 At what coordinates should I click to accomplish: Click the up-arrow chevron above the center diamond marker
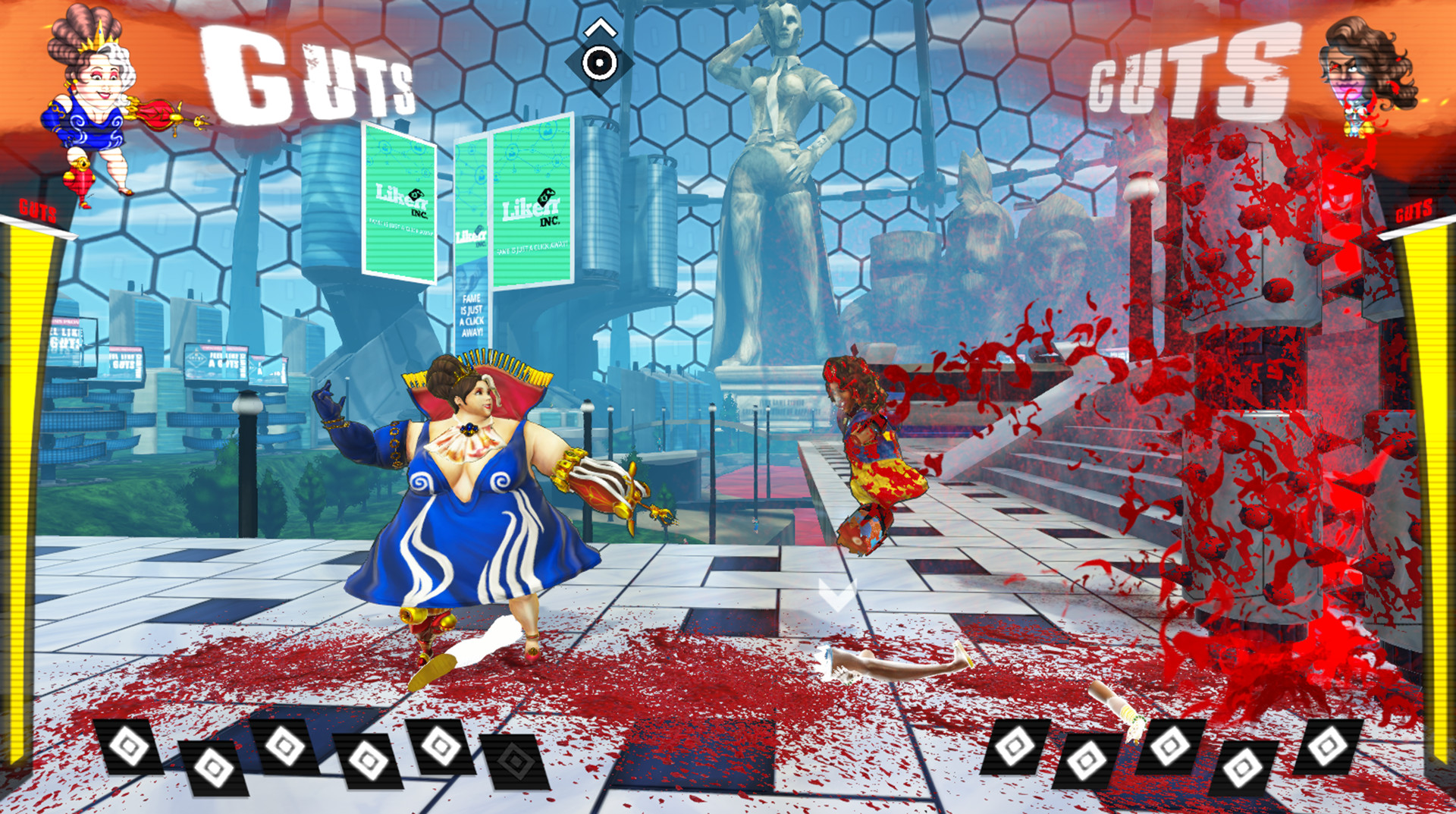click(x=599, y=27)
